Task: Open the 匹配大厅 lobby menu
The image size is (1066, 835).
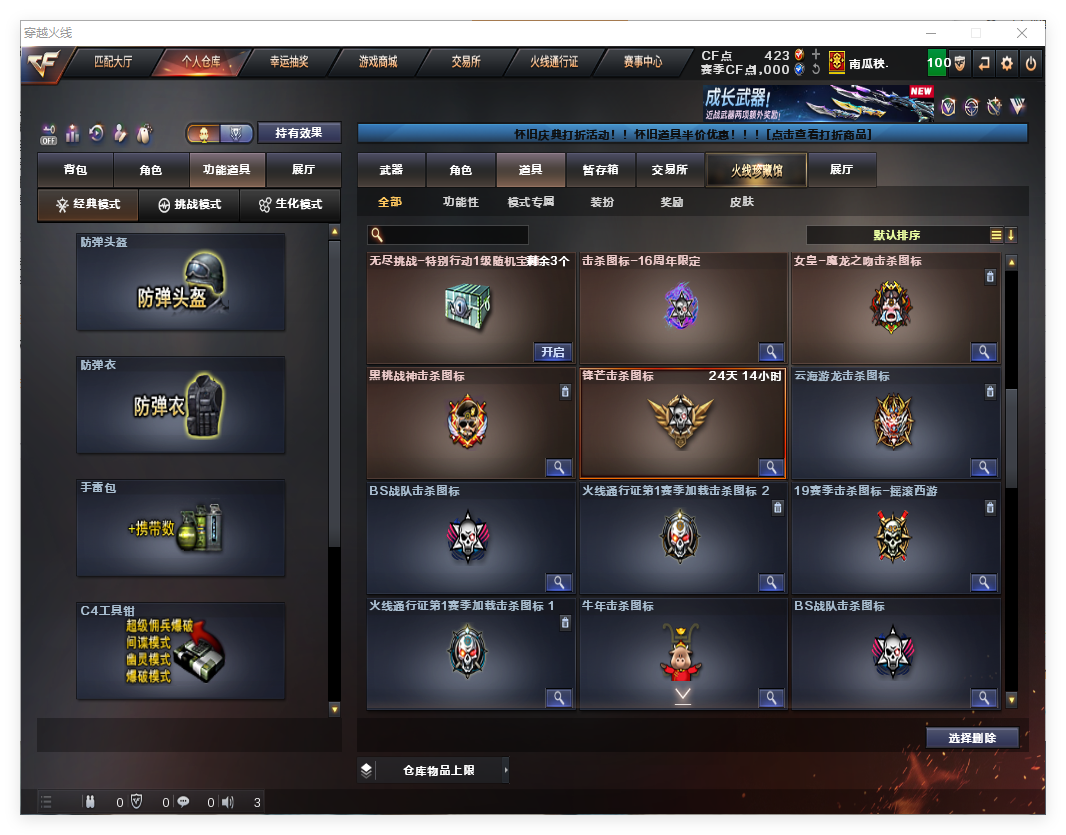Action: pyautogui.click(x=113, y=62)
